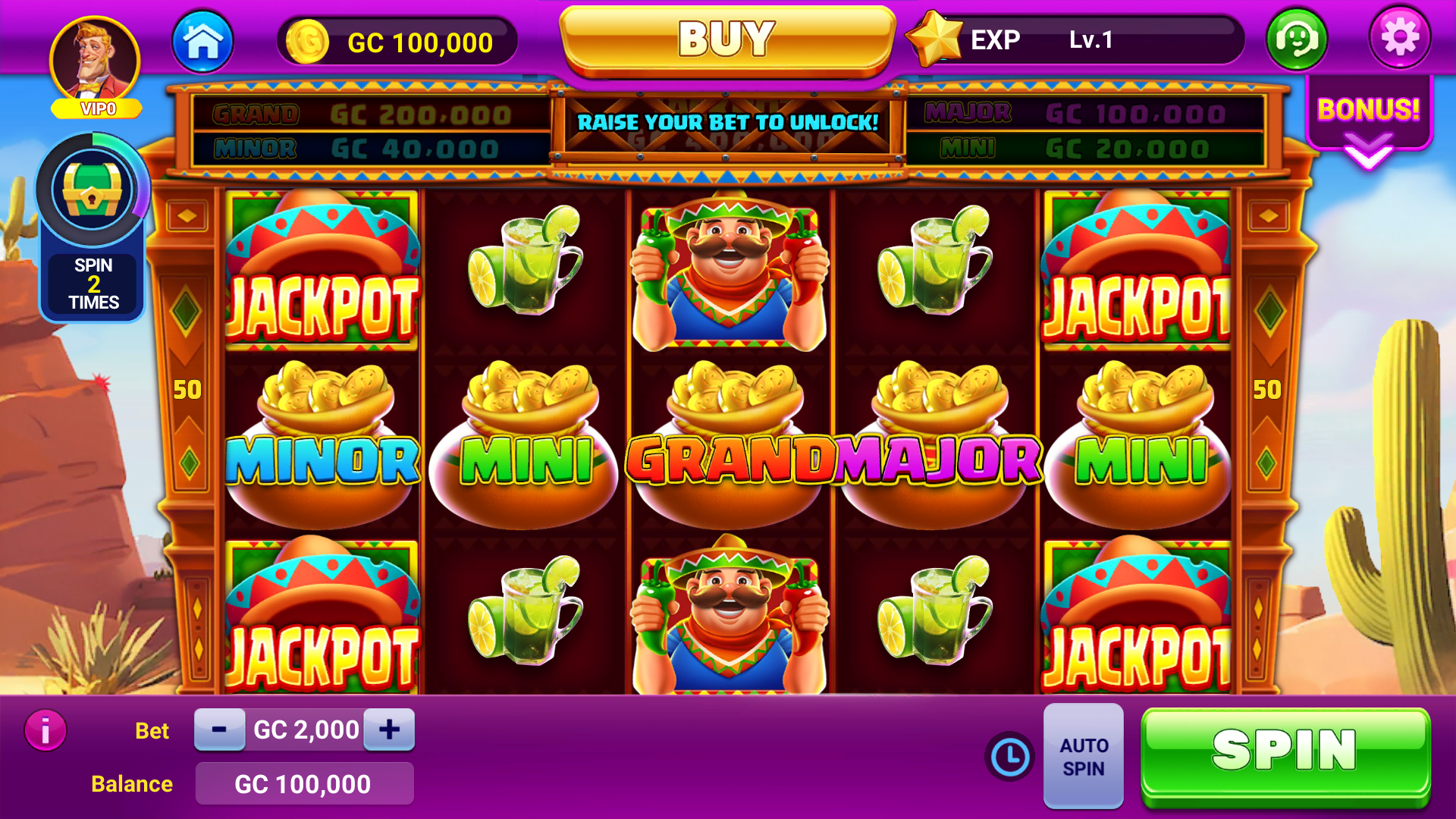Click the gold BUY button
The height and width of the screenshot is (819, 1456).
coord(726,39)
